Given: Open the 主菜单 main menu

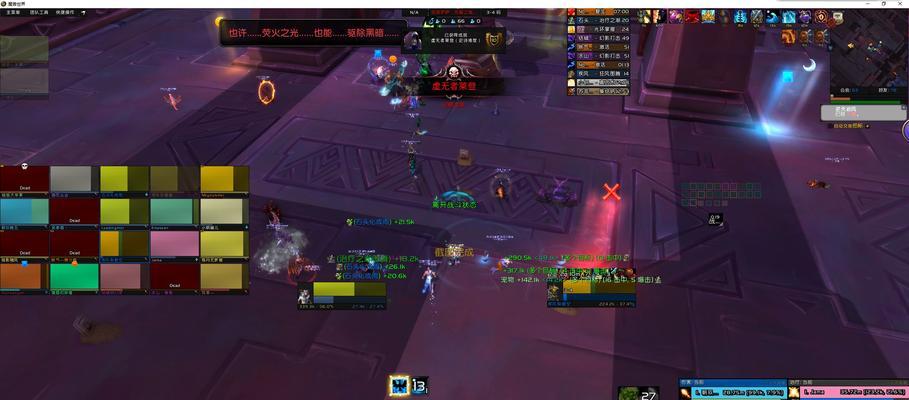Looking at the screenshot, I should pyautogui.click(x=10, y=12).
